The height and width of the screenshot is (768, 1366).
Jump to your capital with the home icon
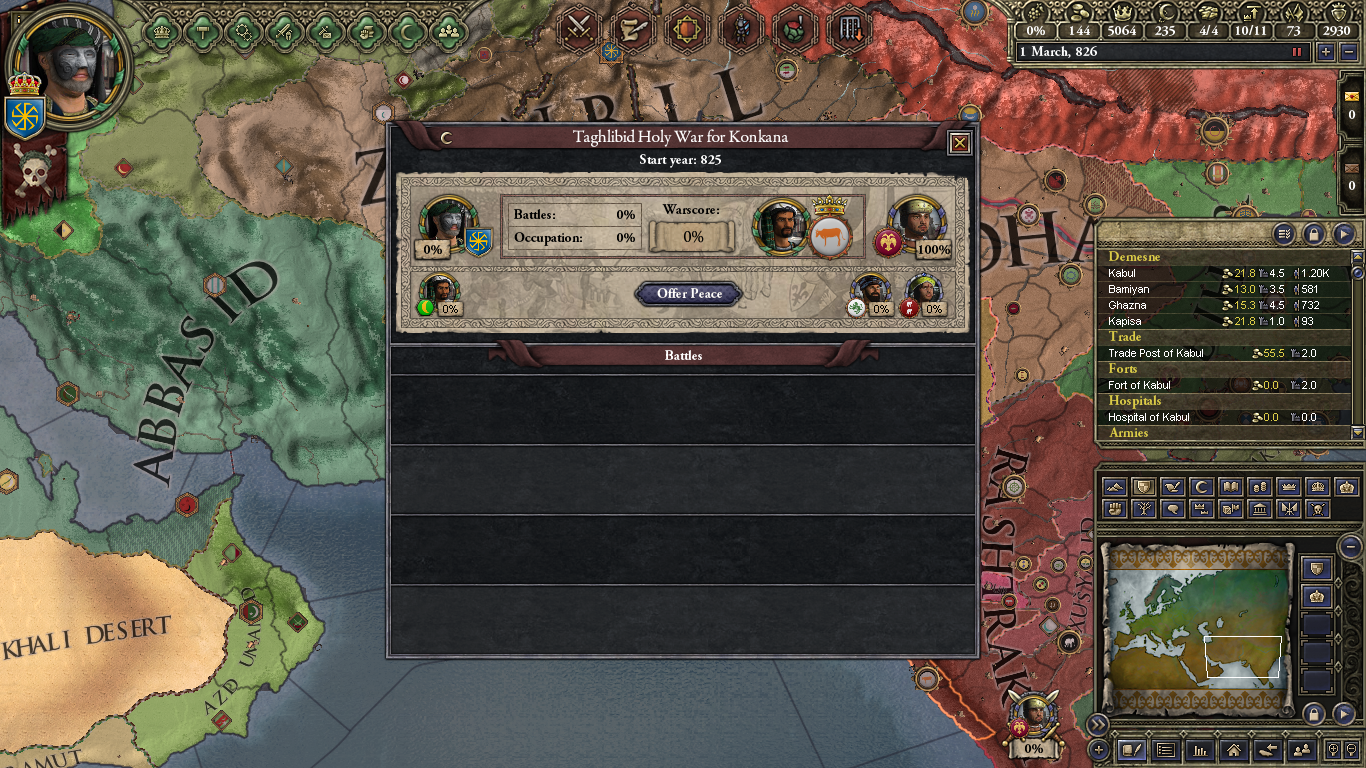[1232, 750]
